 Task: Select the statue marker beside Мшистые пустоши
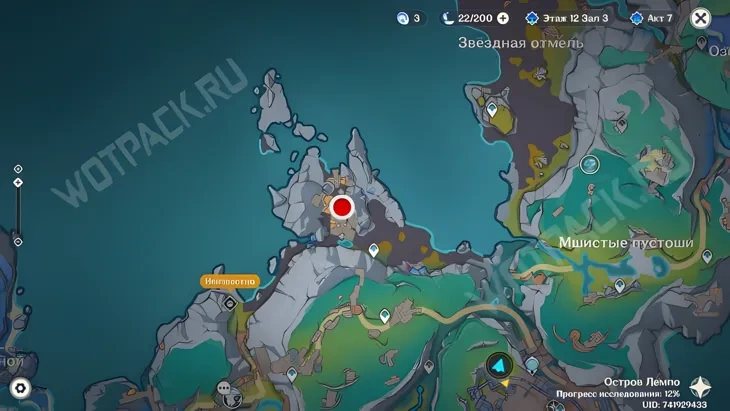pos(590,163)
